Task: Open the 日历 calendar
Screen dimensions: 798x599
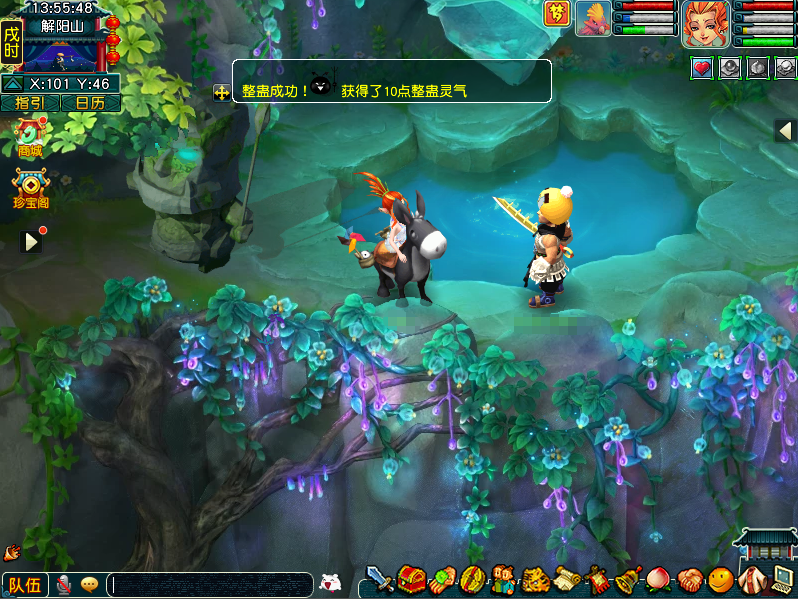Action: (90, 103)
